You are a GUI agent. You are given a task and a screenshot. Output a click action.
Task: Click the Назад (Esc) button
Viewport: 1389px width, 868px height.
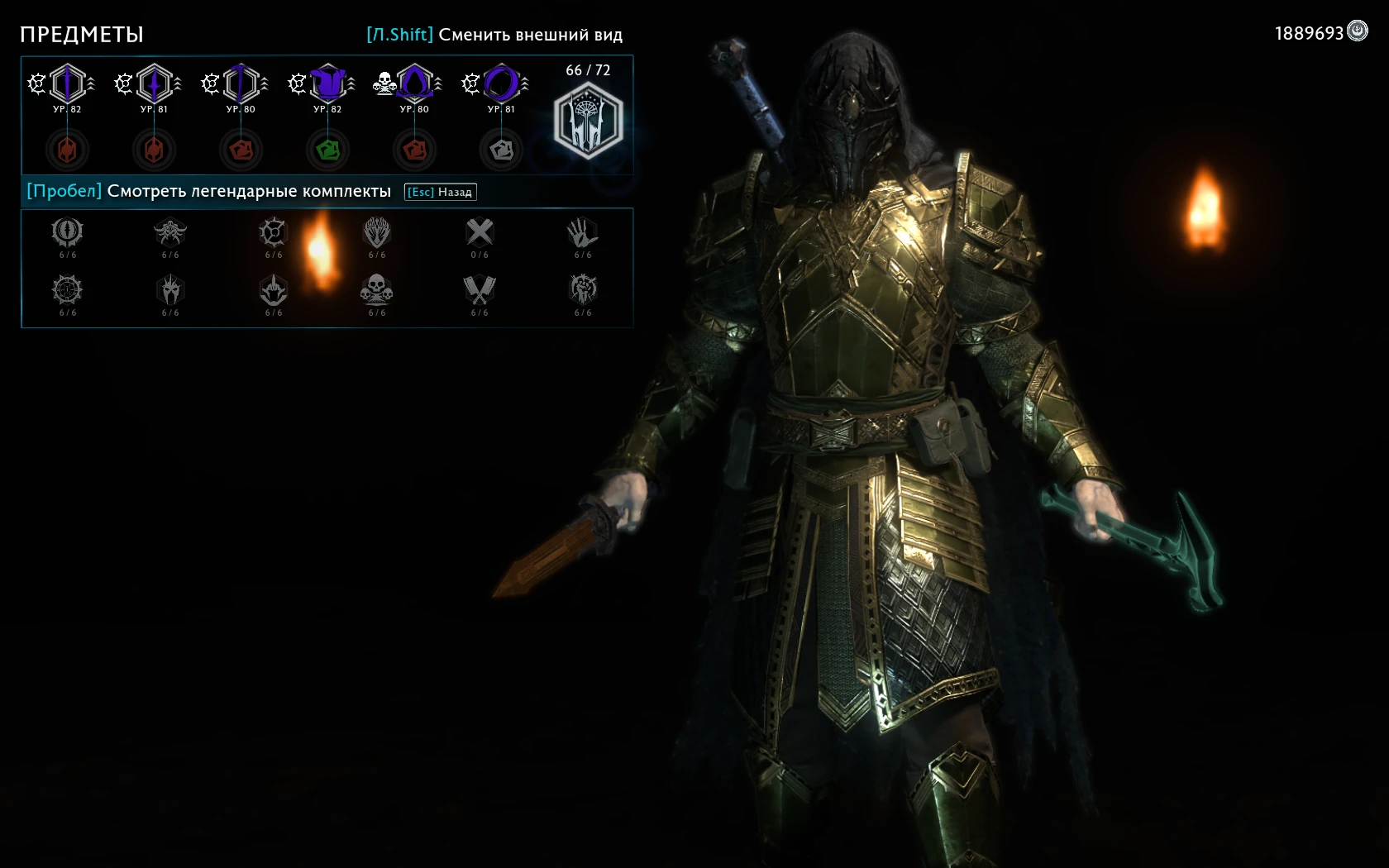click(439, 191)
